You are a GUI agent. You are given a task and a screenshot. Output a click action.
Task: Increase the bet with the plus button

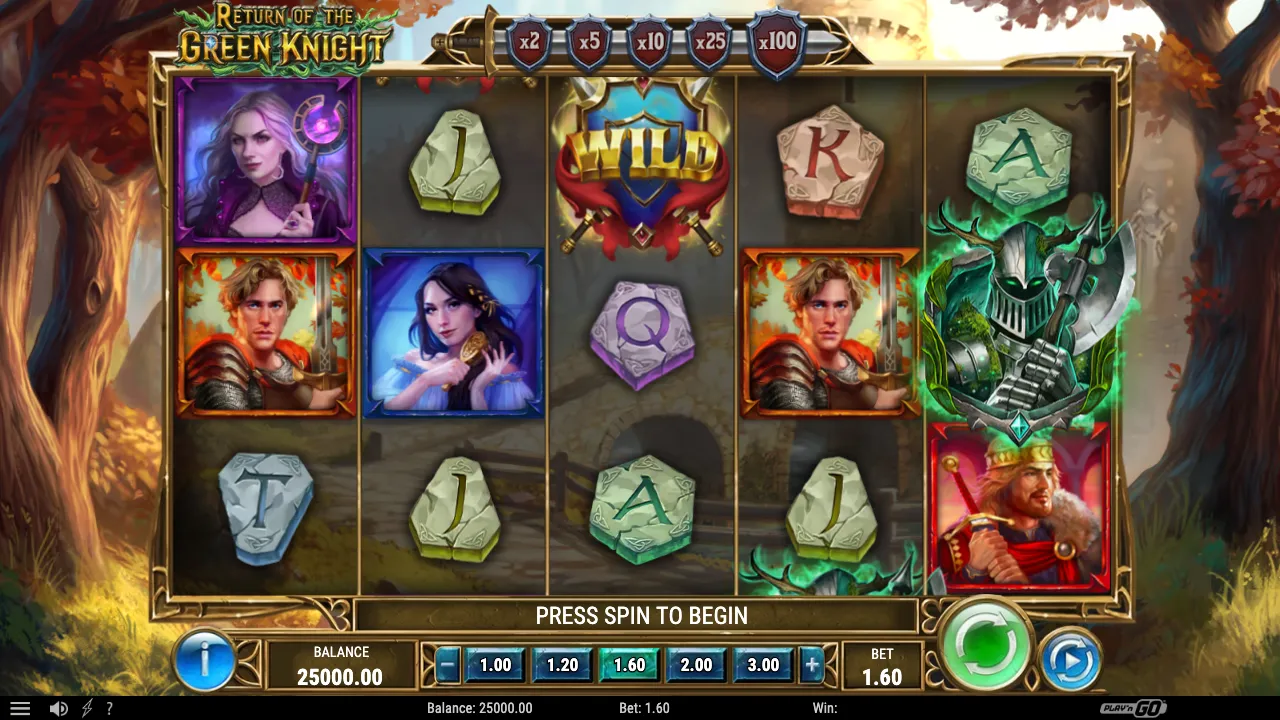point(811,665)
